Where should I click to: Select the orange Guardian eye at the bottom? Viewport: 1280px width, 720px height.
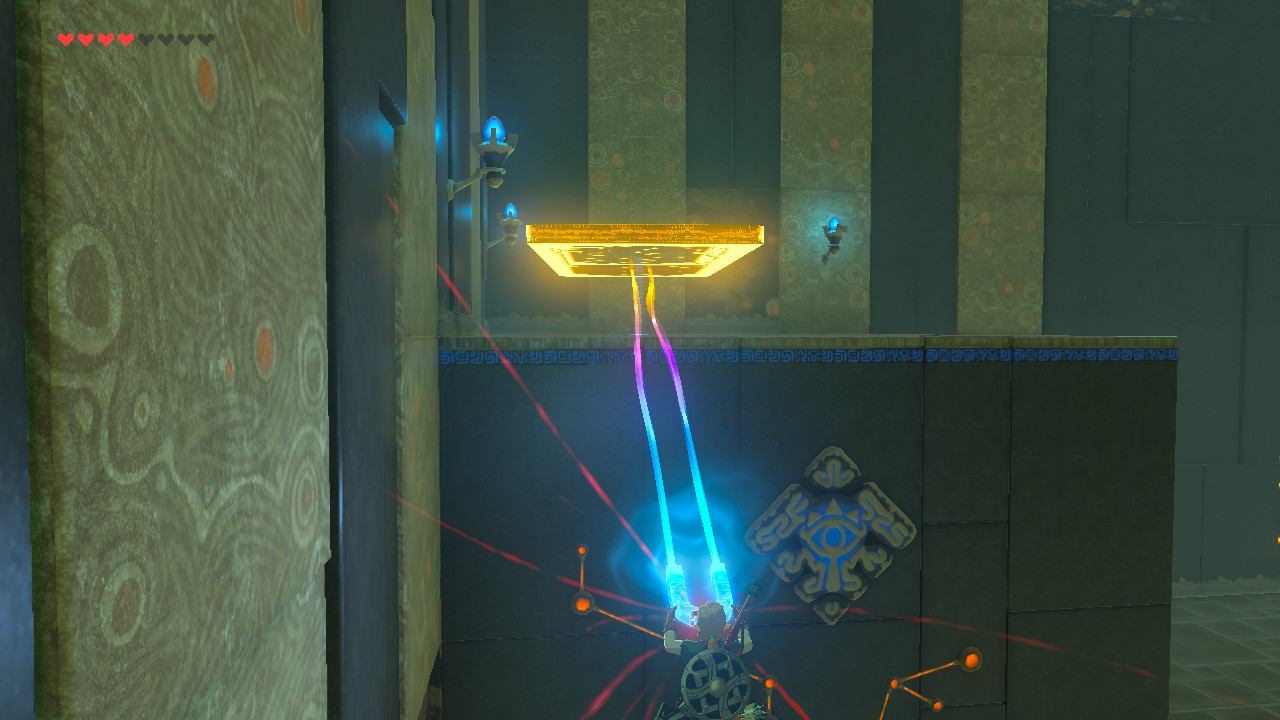(768, 682)
